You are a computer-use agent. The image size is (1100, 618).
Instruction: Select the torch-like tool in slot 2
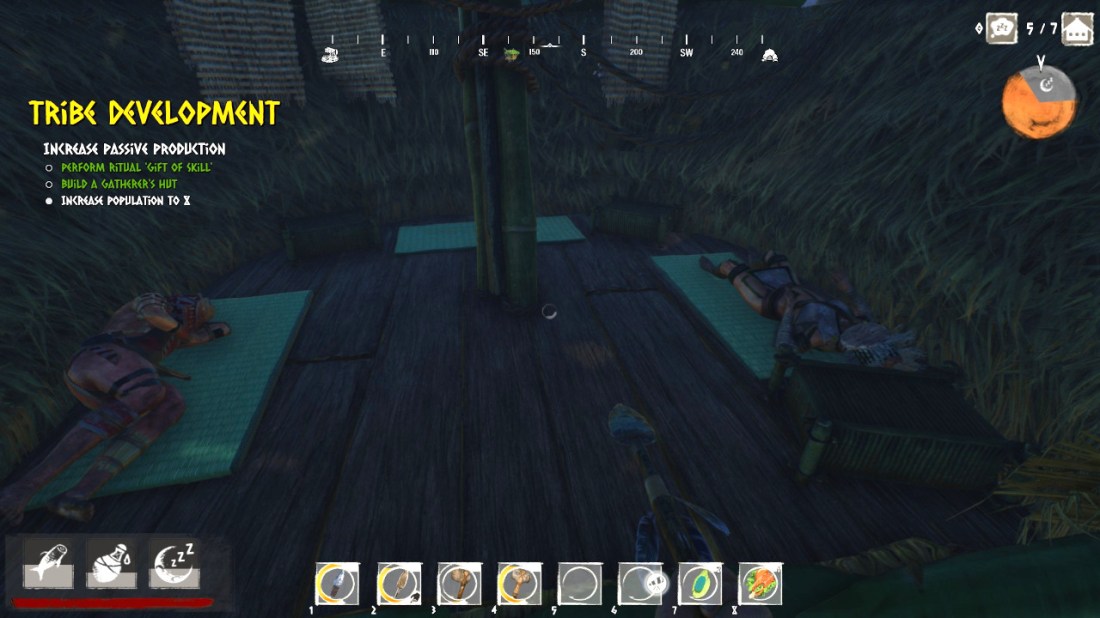(397, 583)
